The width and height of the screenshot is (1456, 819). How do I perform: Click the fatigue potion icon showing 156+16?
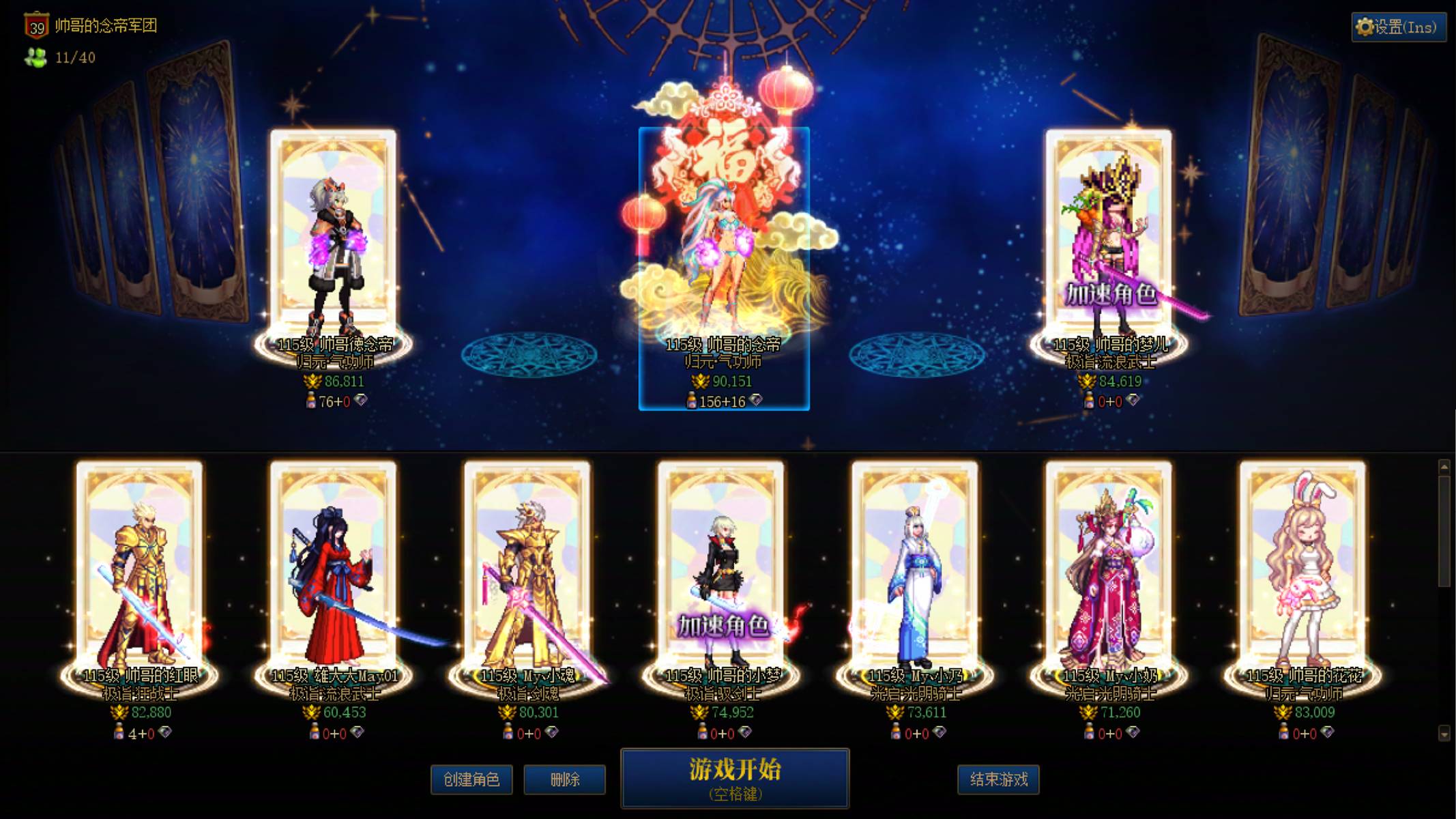pos(692,402)
